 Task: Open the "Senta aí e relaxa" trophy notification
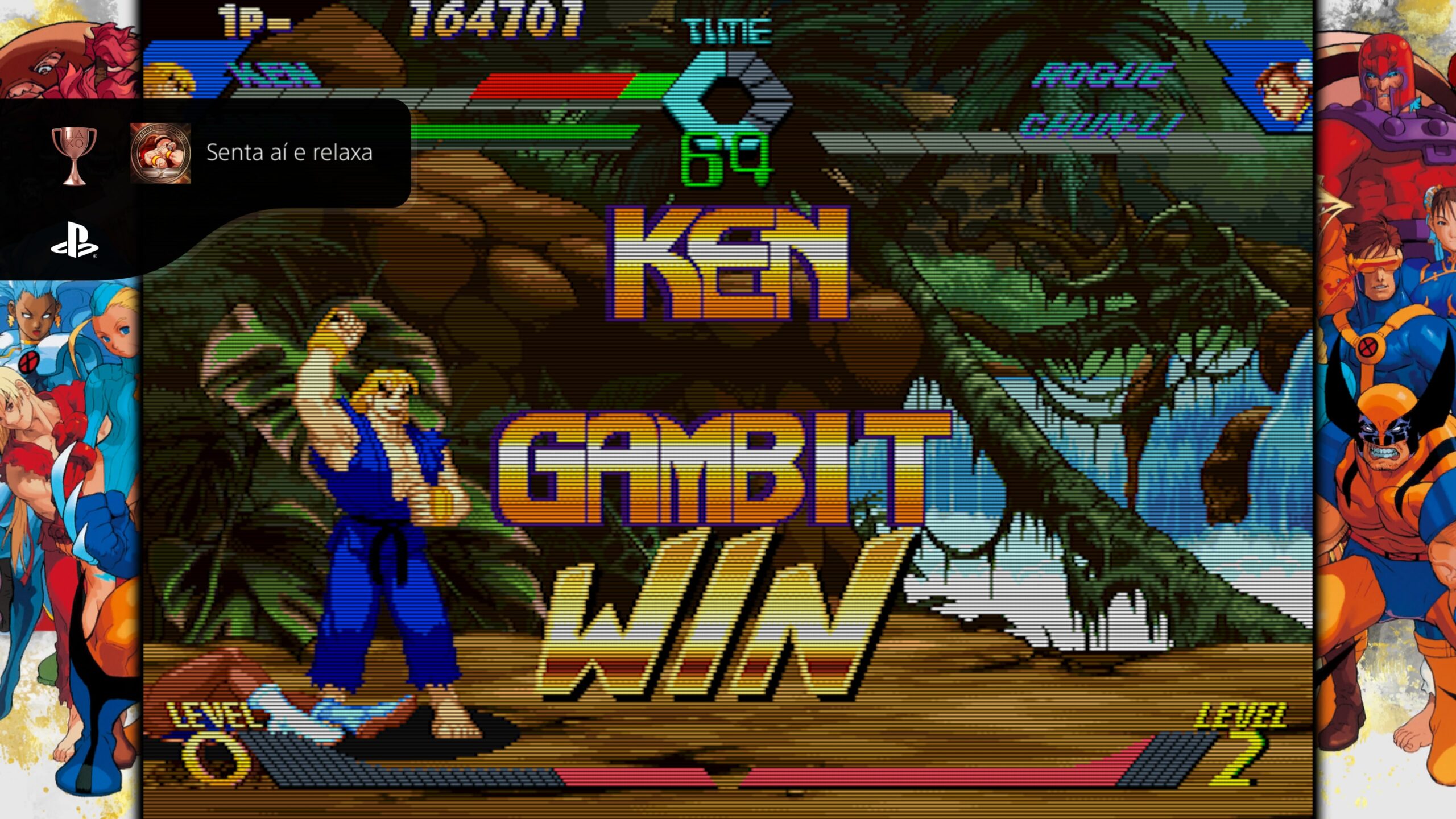point(289,153)
